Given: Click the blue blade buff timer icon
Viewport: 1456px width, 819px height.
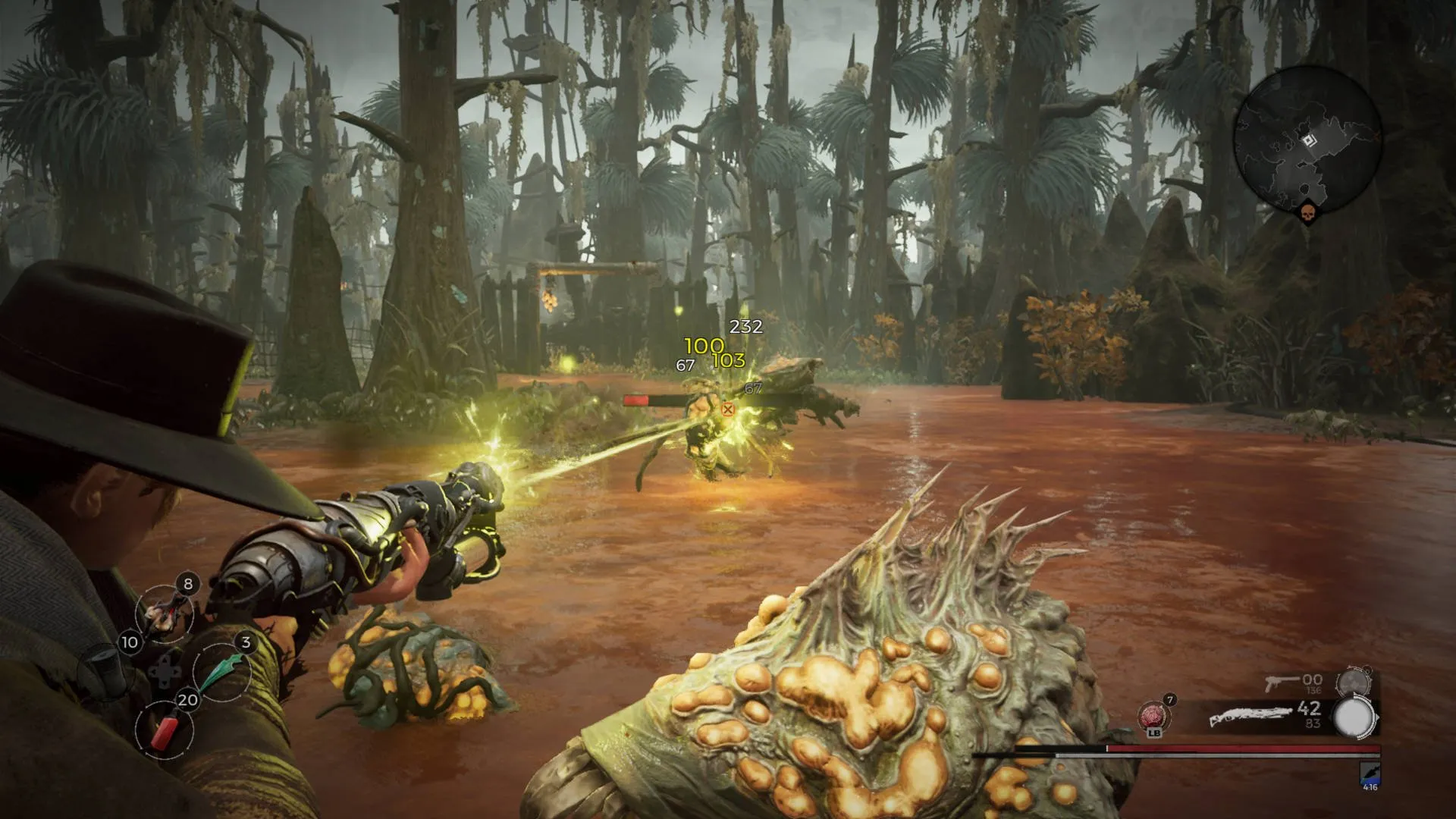Looking at the screenshot, I should coord(1370,774).
